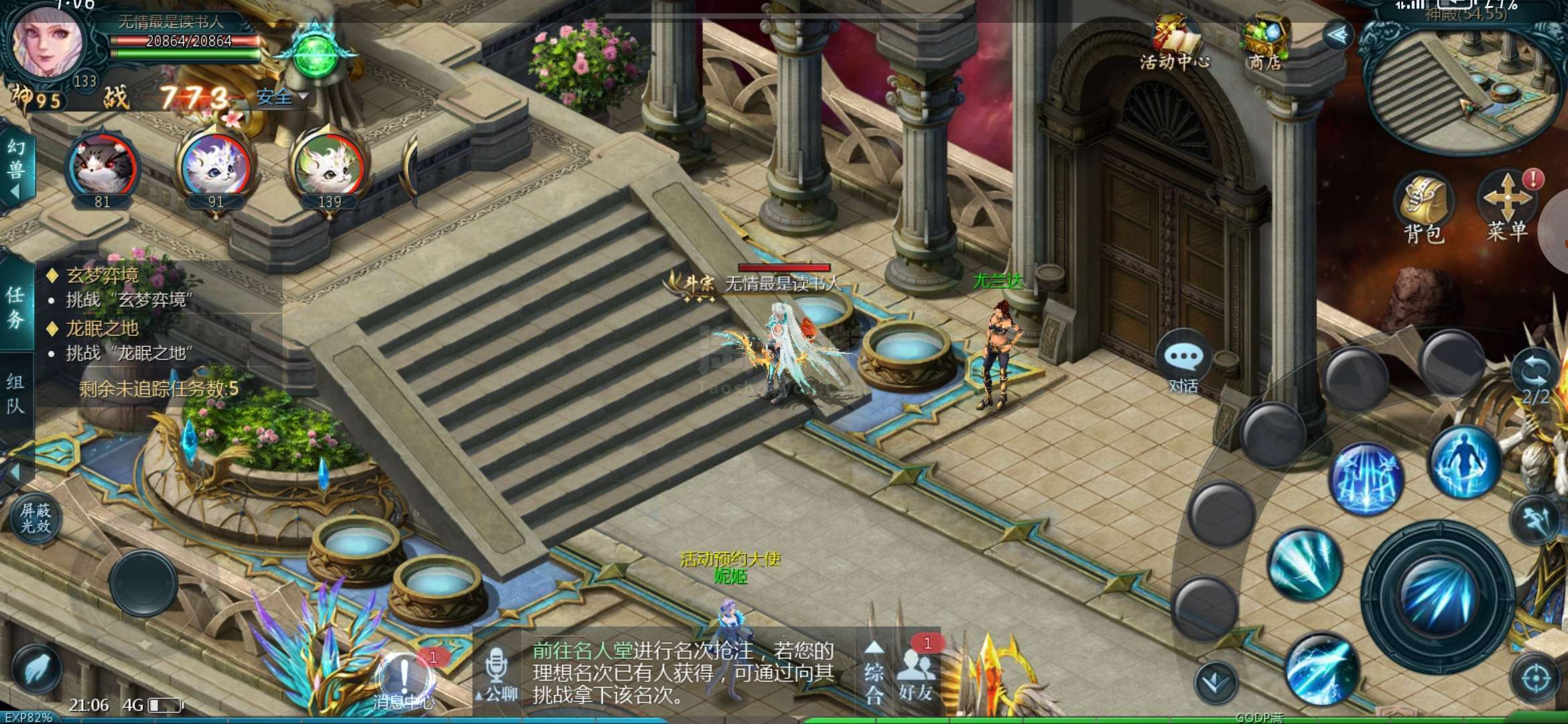Open the 安全 mode dropdown
Screen dimensions: 1568x724
click(281, 98)
